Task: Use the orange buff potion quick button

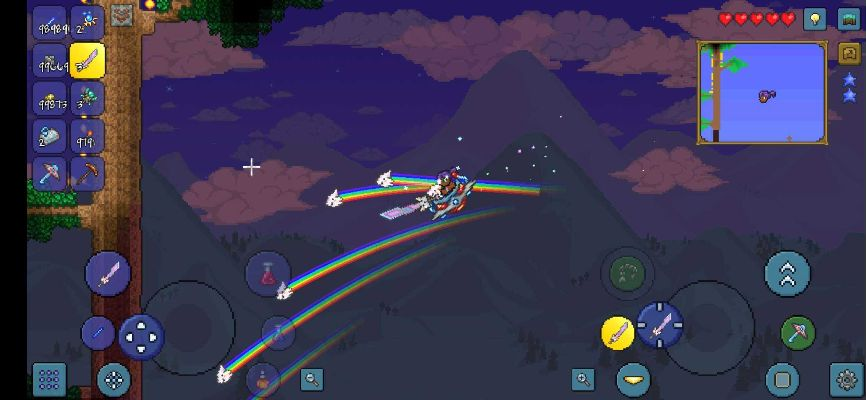Action: pos(262,379)
